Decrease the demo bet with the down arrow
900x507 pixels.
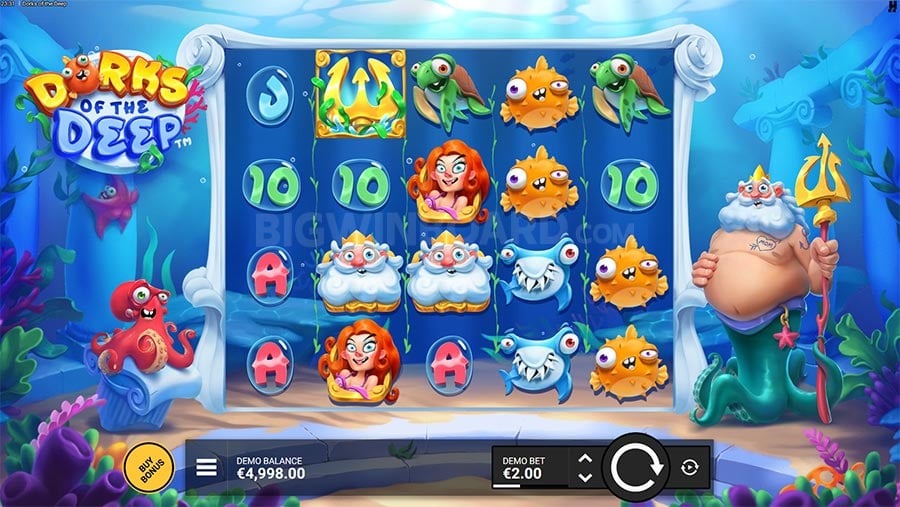585,477
